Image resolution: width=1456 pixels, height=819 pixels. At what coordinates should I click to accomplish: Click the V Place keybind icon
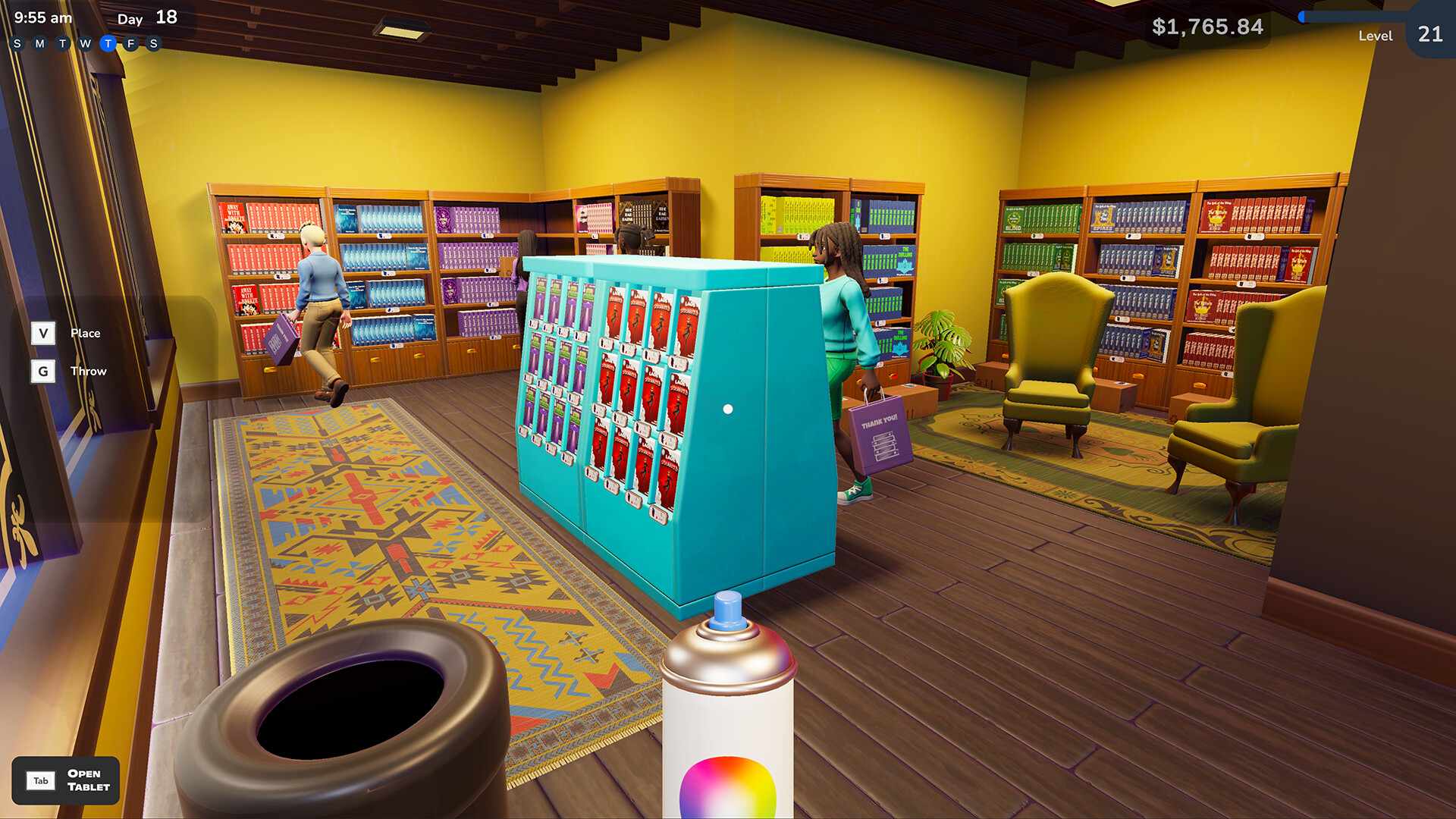point(43,333)
